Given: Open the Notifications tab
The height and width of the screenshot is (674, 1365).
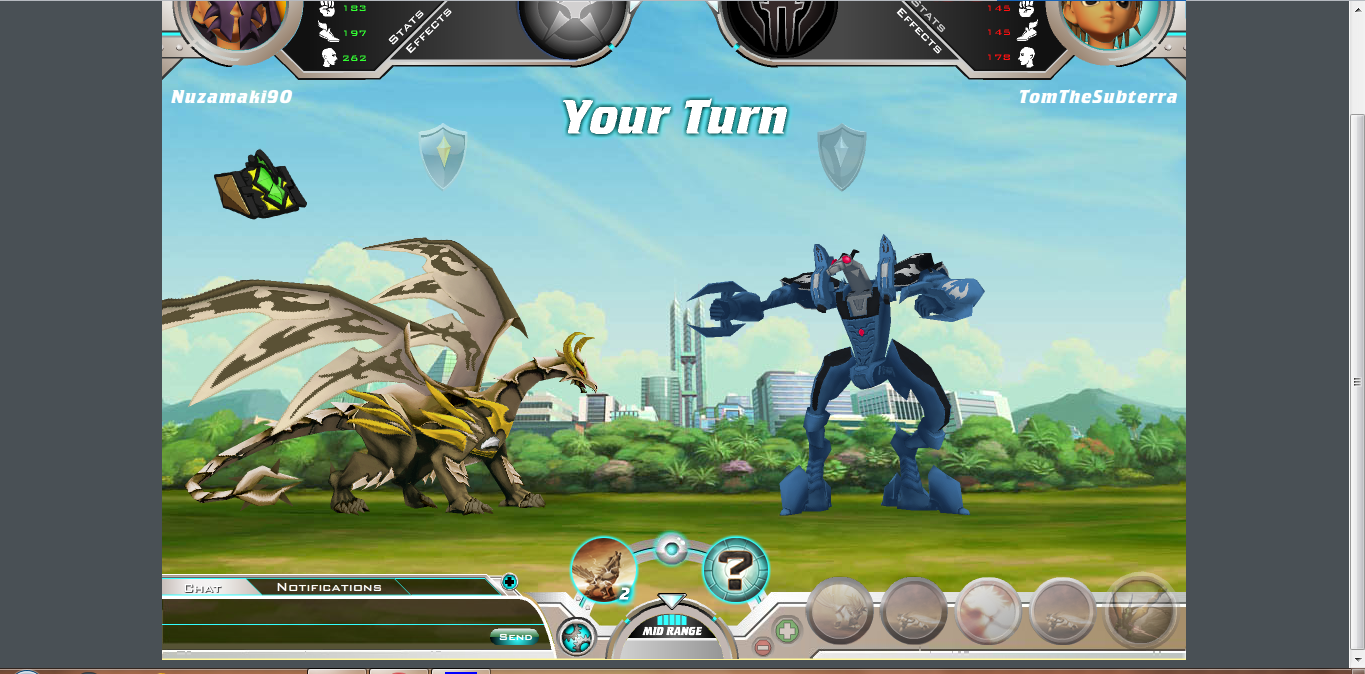Looking at the screenshot, I should click(329, 587).
